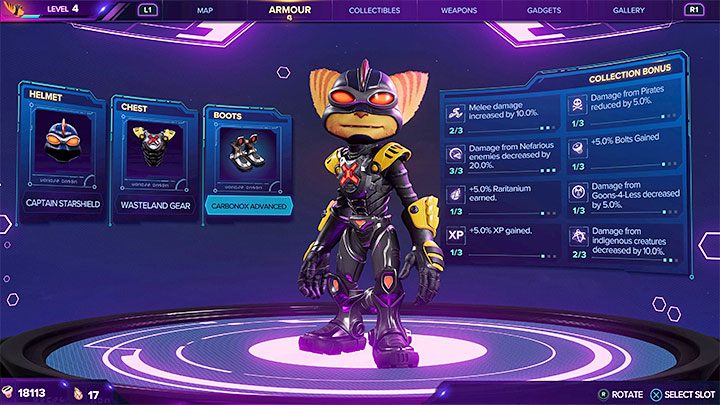Go to the Collectibles tab
Screen dimensions: 720x405
pos(375,10)
